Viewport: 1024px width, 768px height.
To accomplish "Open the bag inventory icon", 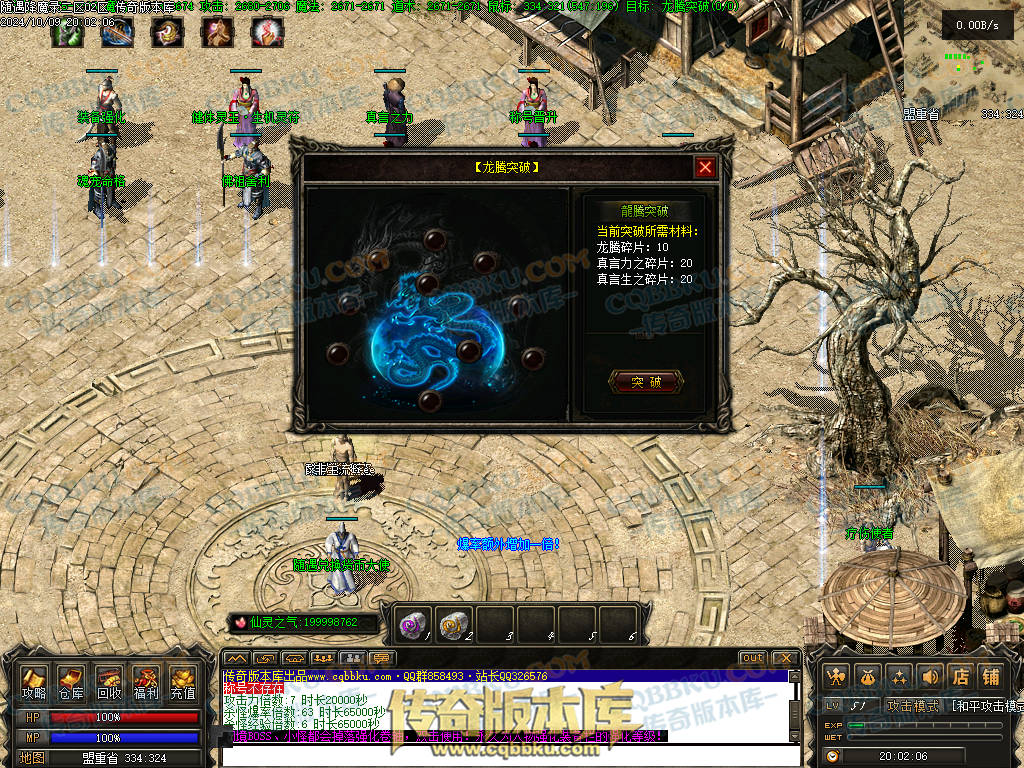I will click(868, 677).
